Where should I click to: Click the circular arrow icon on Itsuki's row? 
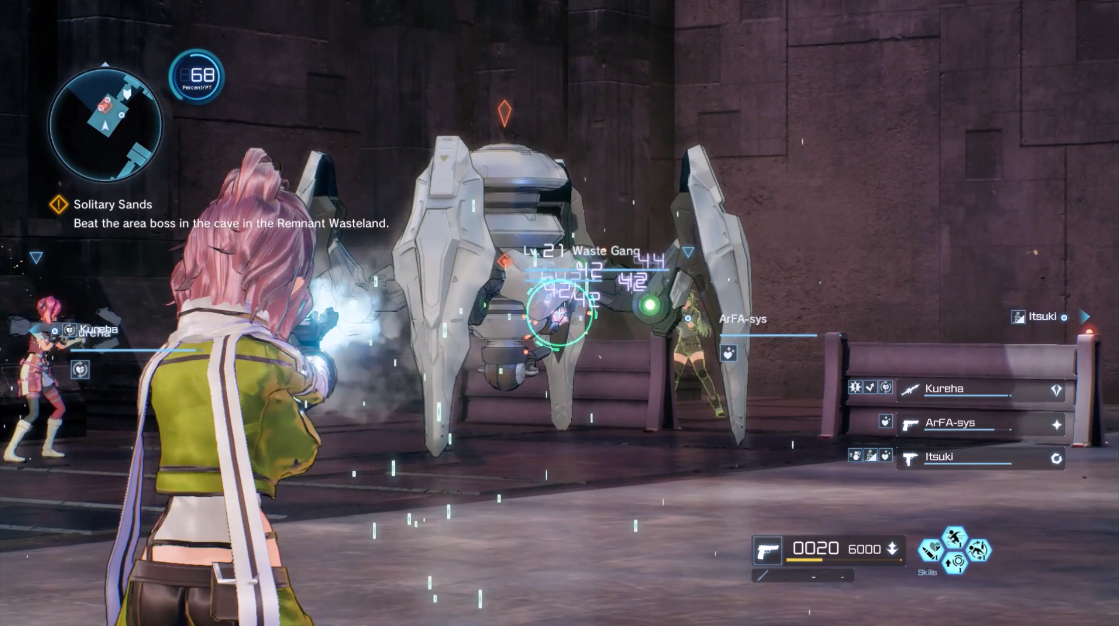pyautogui.click(x=1057, y=459)
